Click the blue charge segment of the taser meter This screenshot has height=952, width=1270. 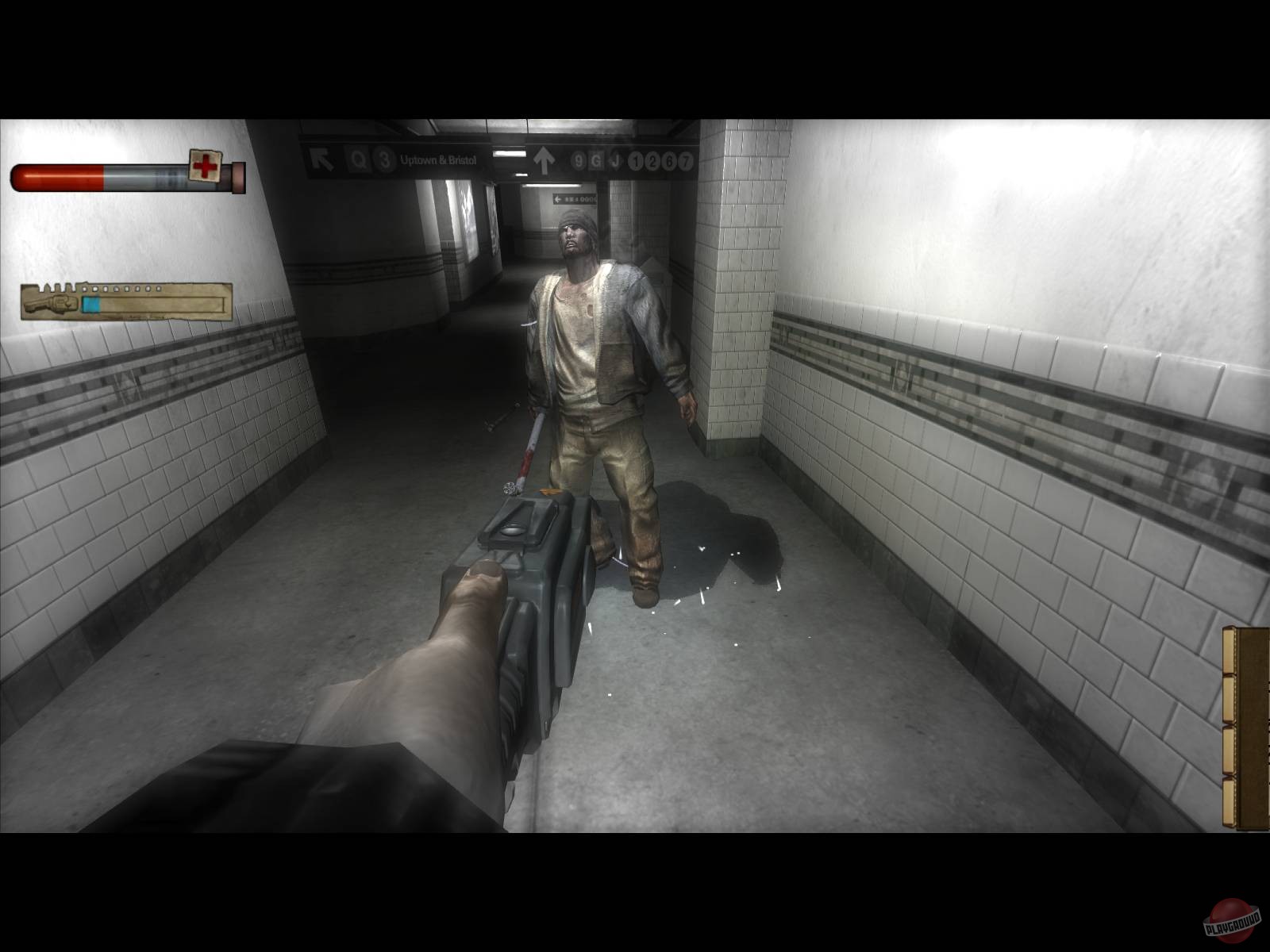click(90, 303)
